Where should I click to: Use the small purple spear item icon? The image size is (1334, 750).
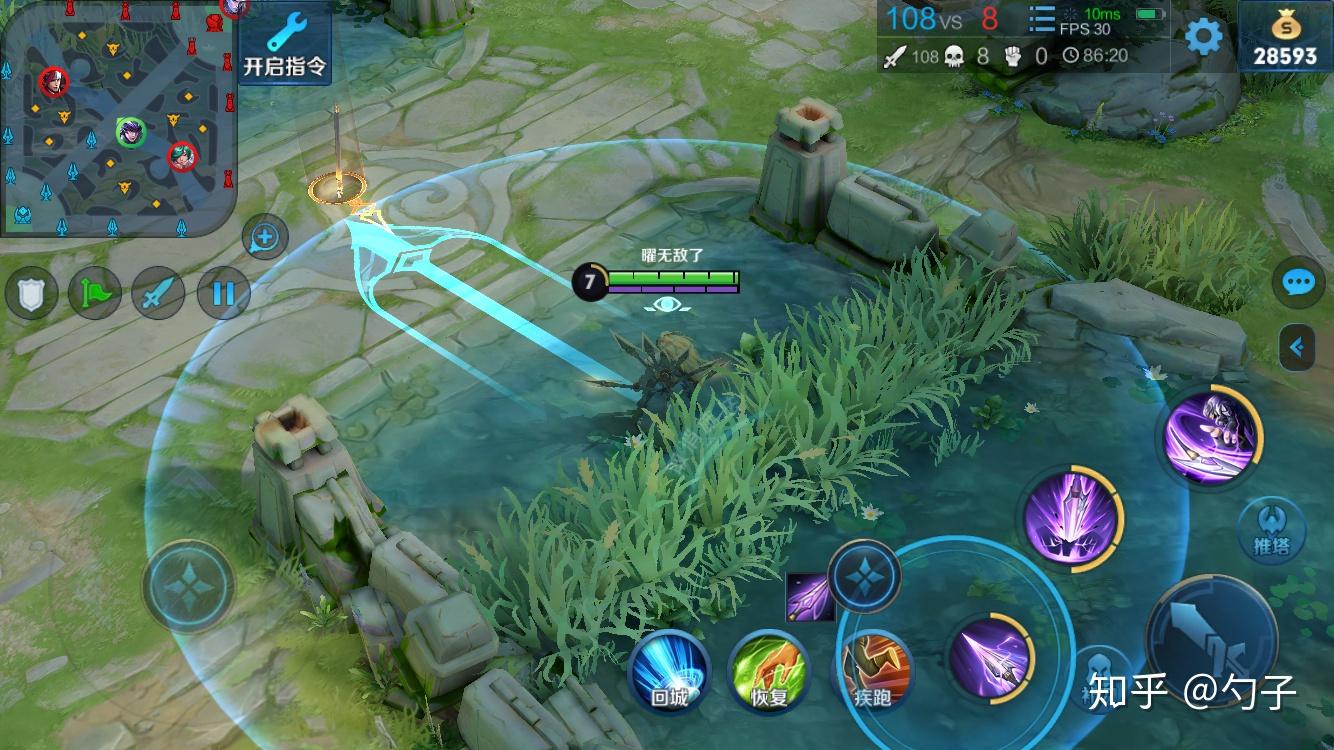(806, 595)
